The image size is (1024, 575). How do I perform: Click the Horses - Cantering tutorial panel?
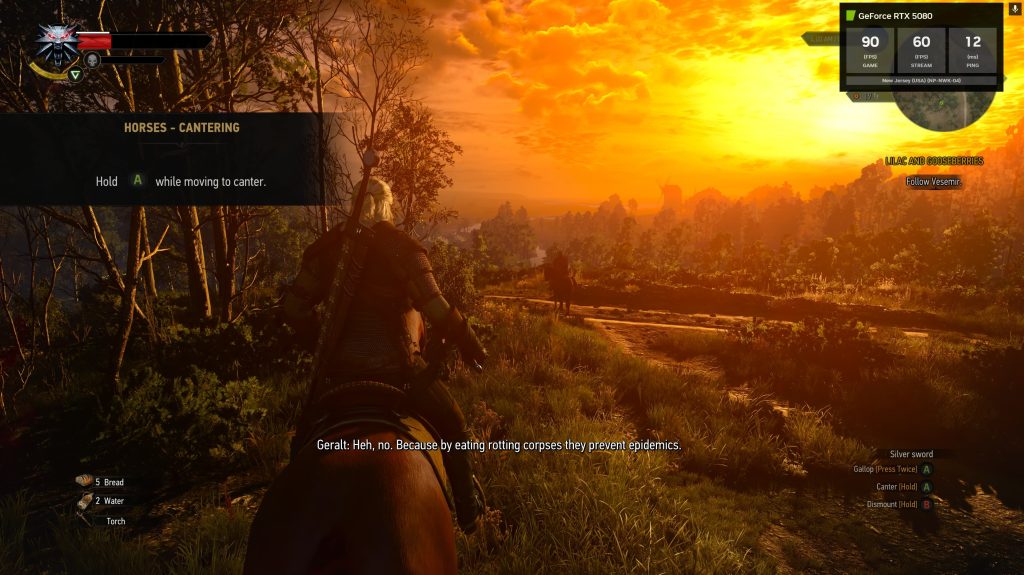coord(180,158)
